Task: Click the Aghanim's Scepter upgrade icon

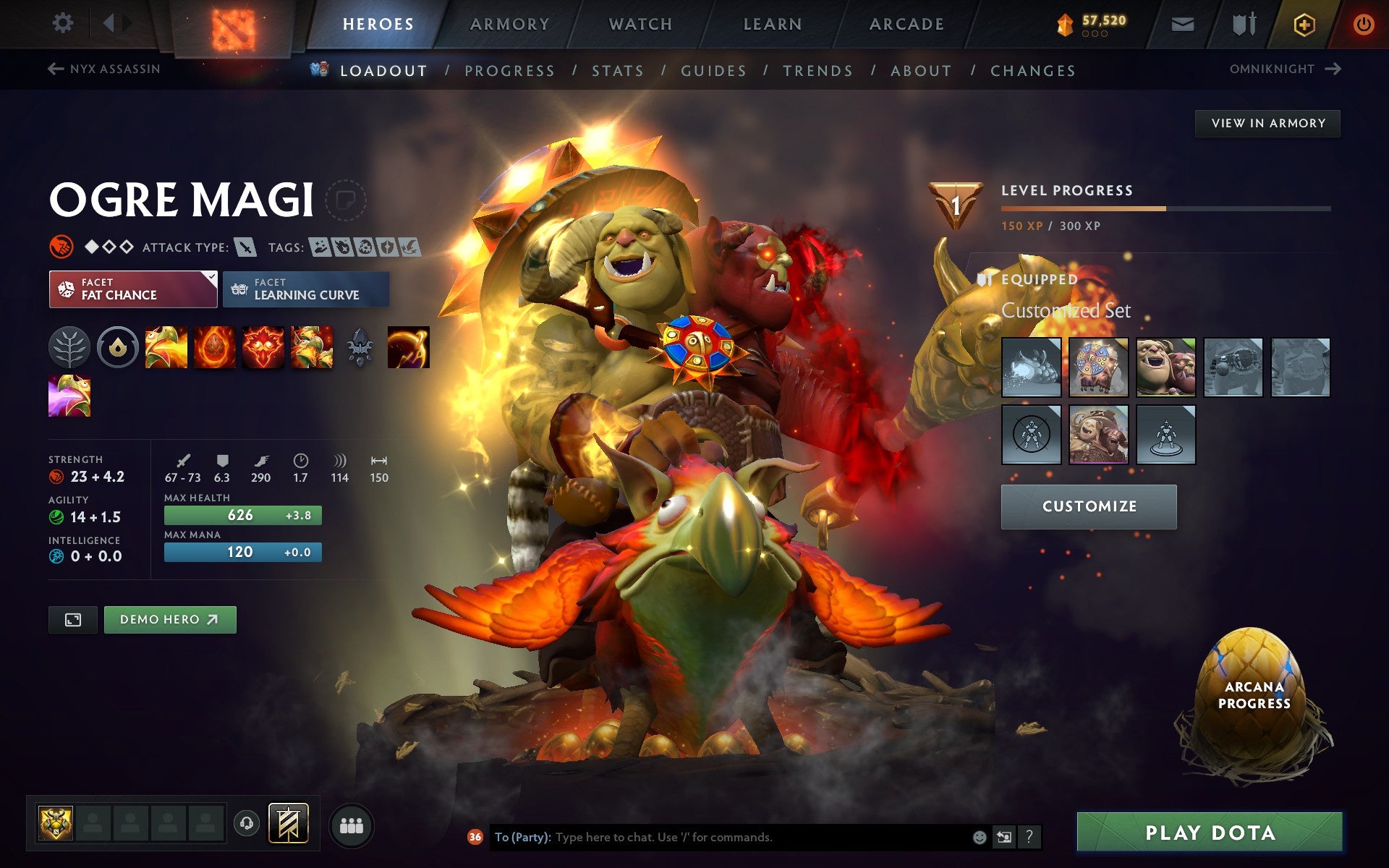Action: pos(360,347)
